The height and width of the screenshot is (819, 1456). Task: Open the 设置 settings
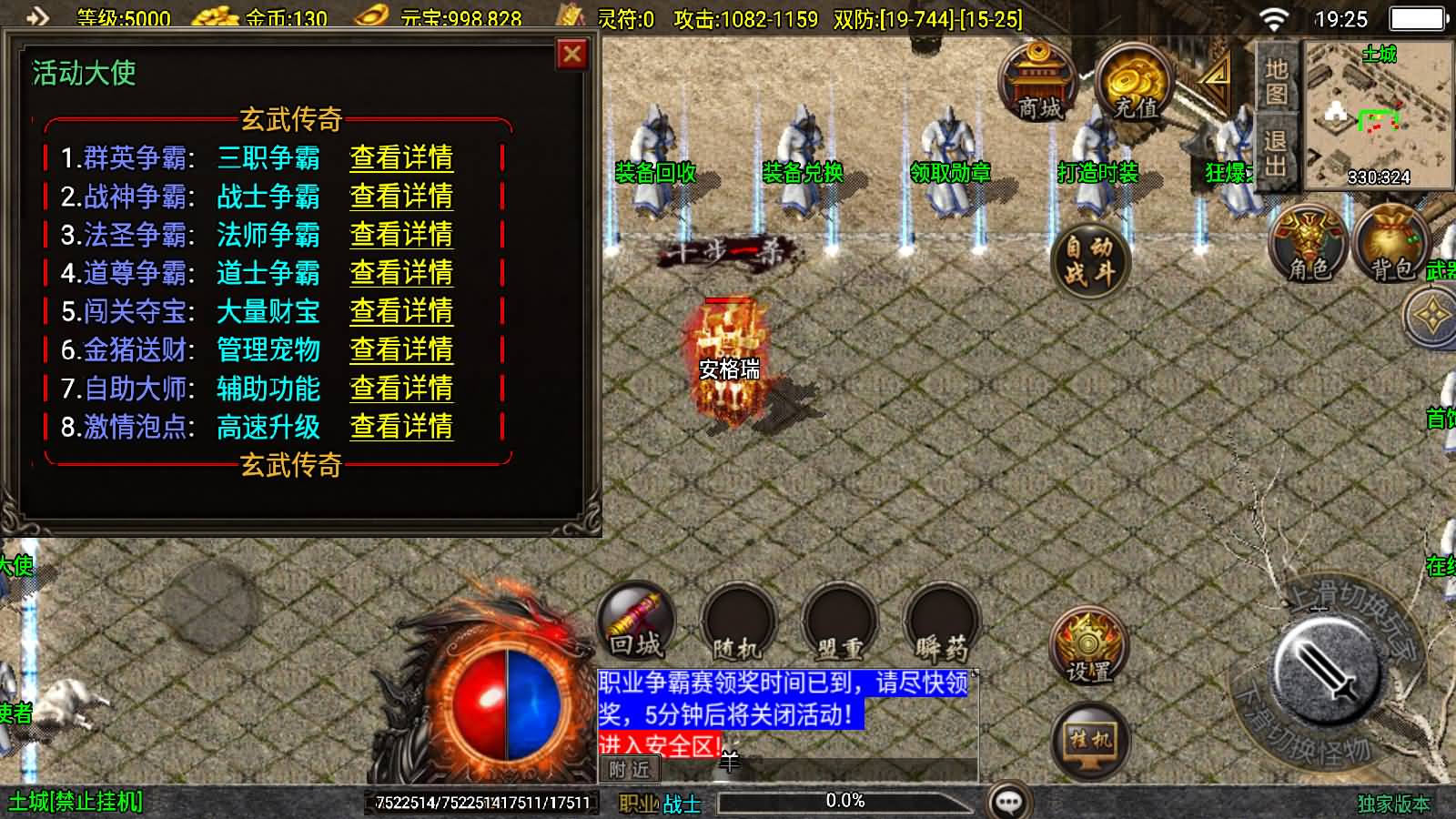click(x=1088, y=647)
